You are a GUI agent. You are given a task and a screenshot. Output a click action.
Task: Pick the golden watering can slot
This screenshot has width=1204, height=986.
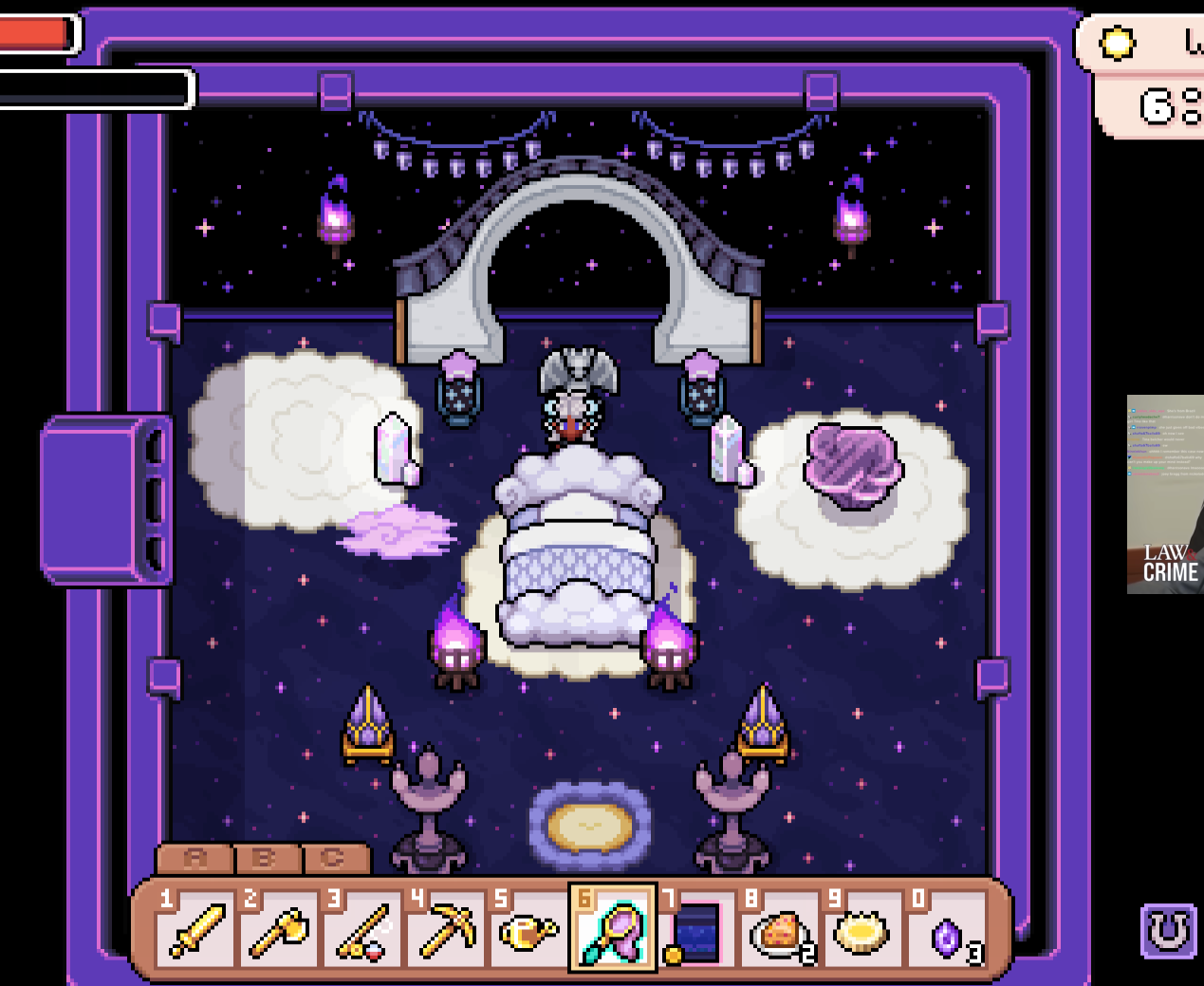coord(529,929)
